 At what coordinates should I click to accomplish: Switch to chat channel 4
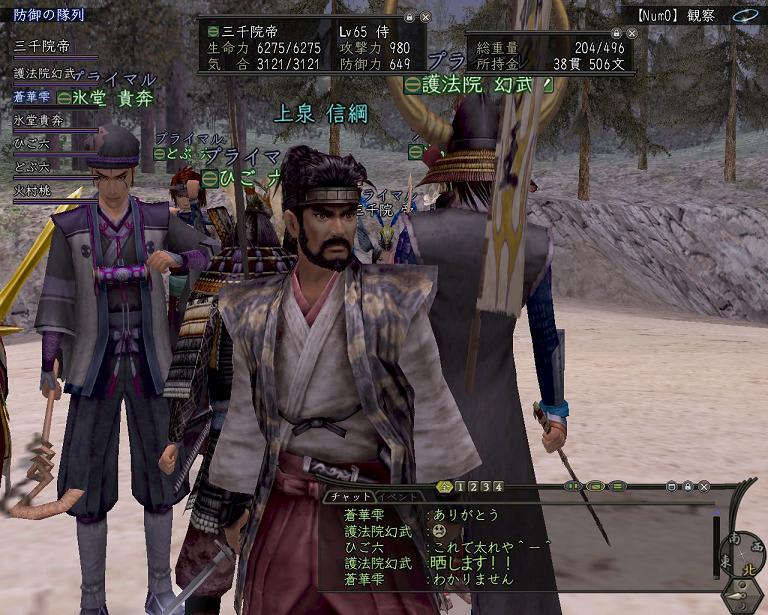point(498,487)
